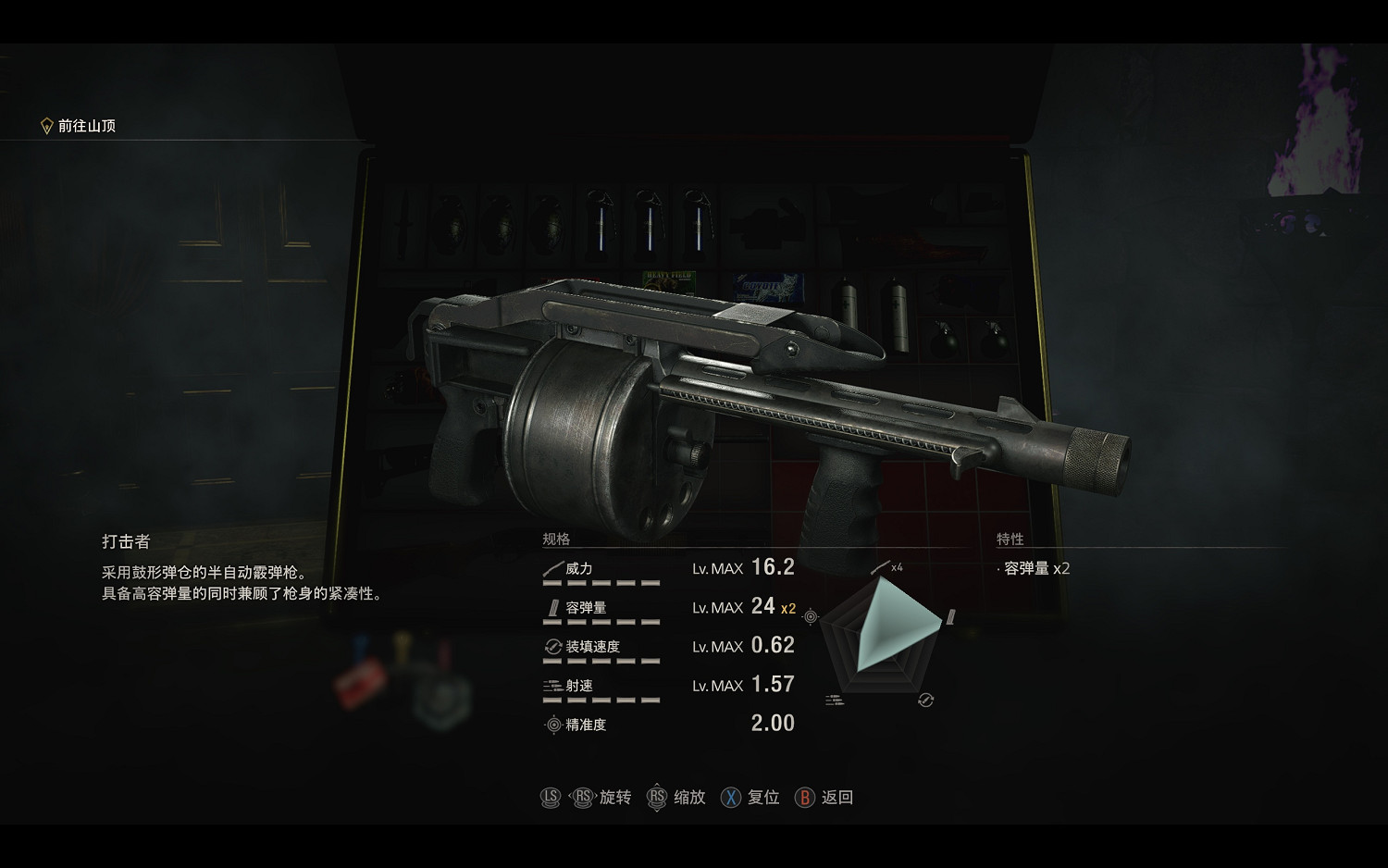
Task: Click the 射速 (fire rate) stat icon
Action: 551,686
